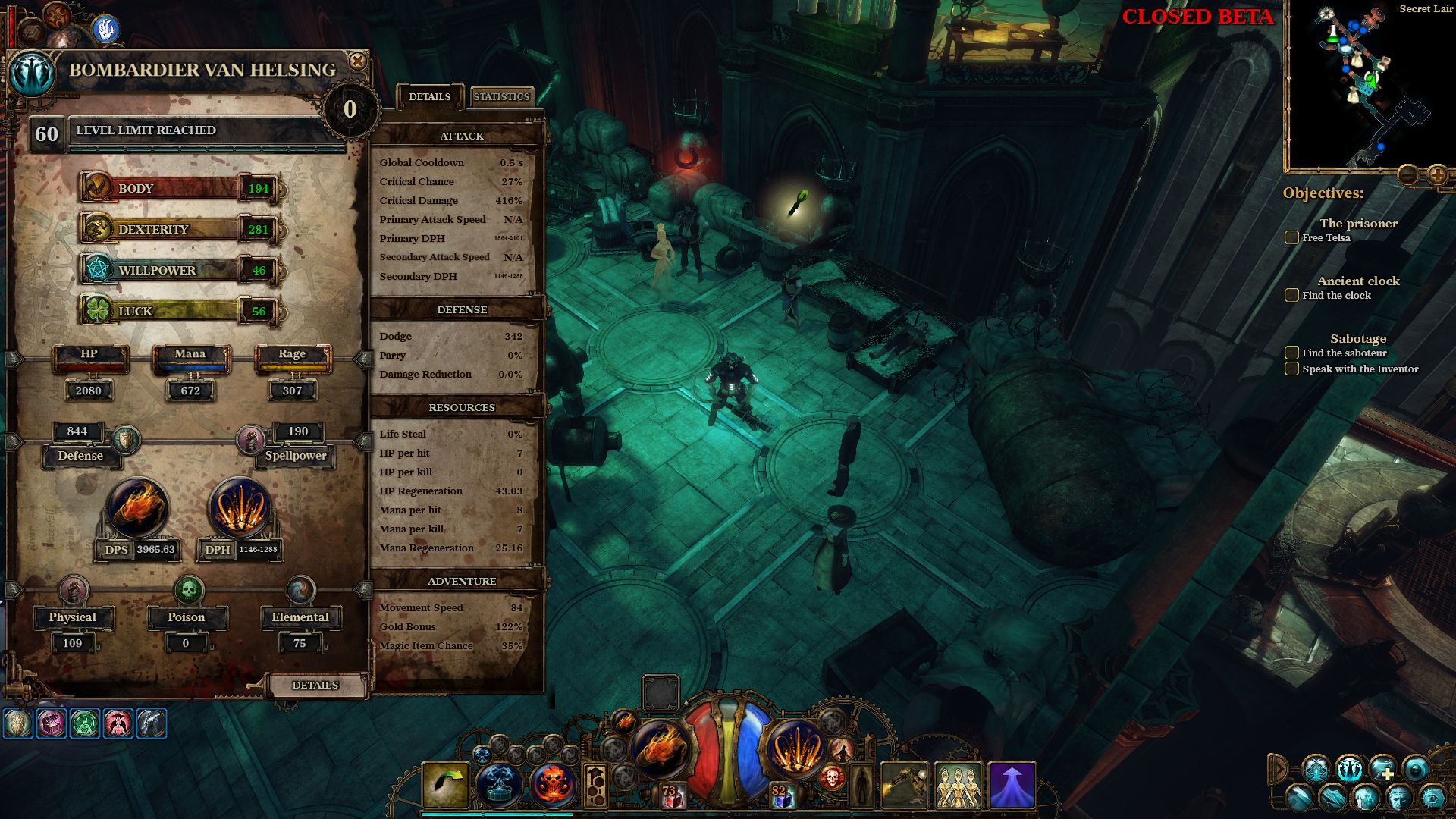Activate the flaming skull explosion skill
The image size is (1456, 819).
coord(554,785)
